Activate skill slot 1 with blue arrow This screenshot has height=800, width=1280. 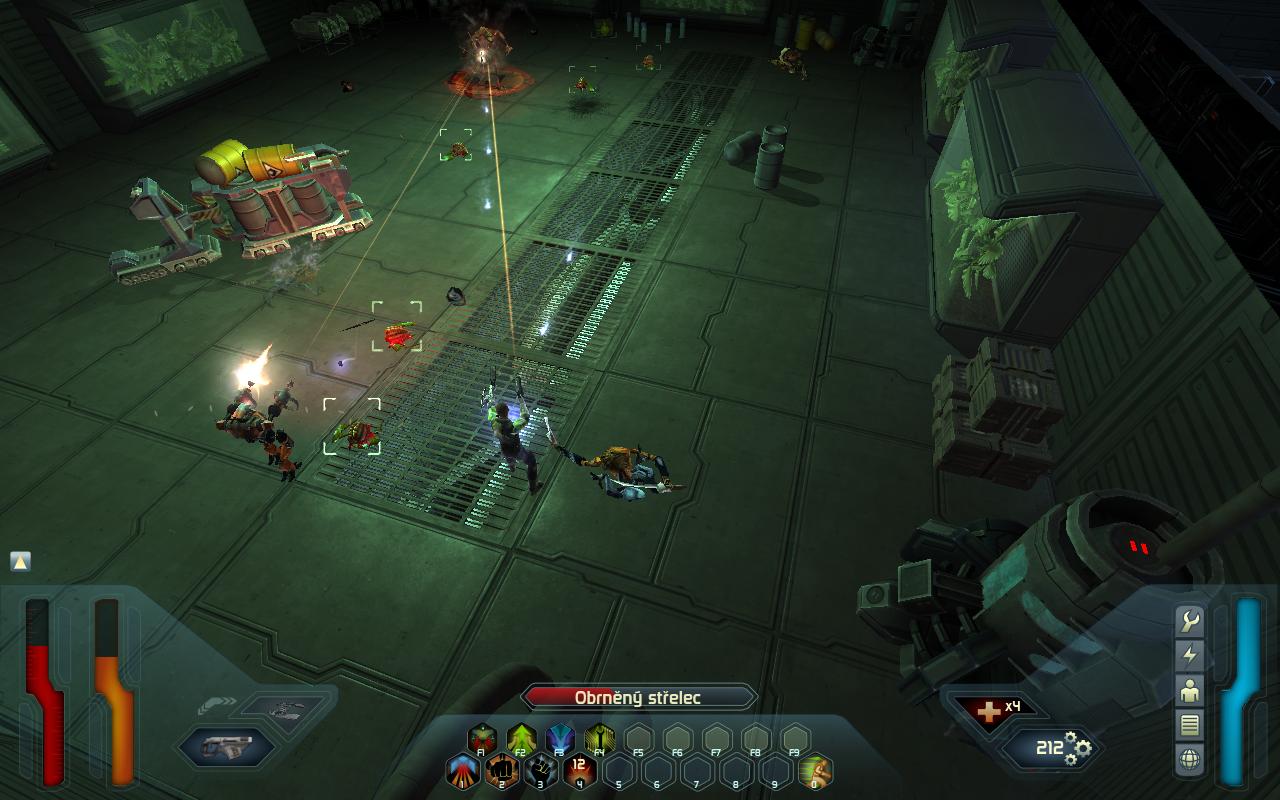(x=463, y=771)
